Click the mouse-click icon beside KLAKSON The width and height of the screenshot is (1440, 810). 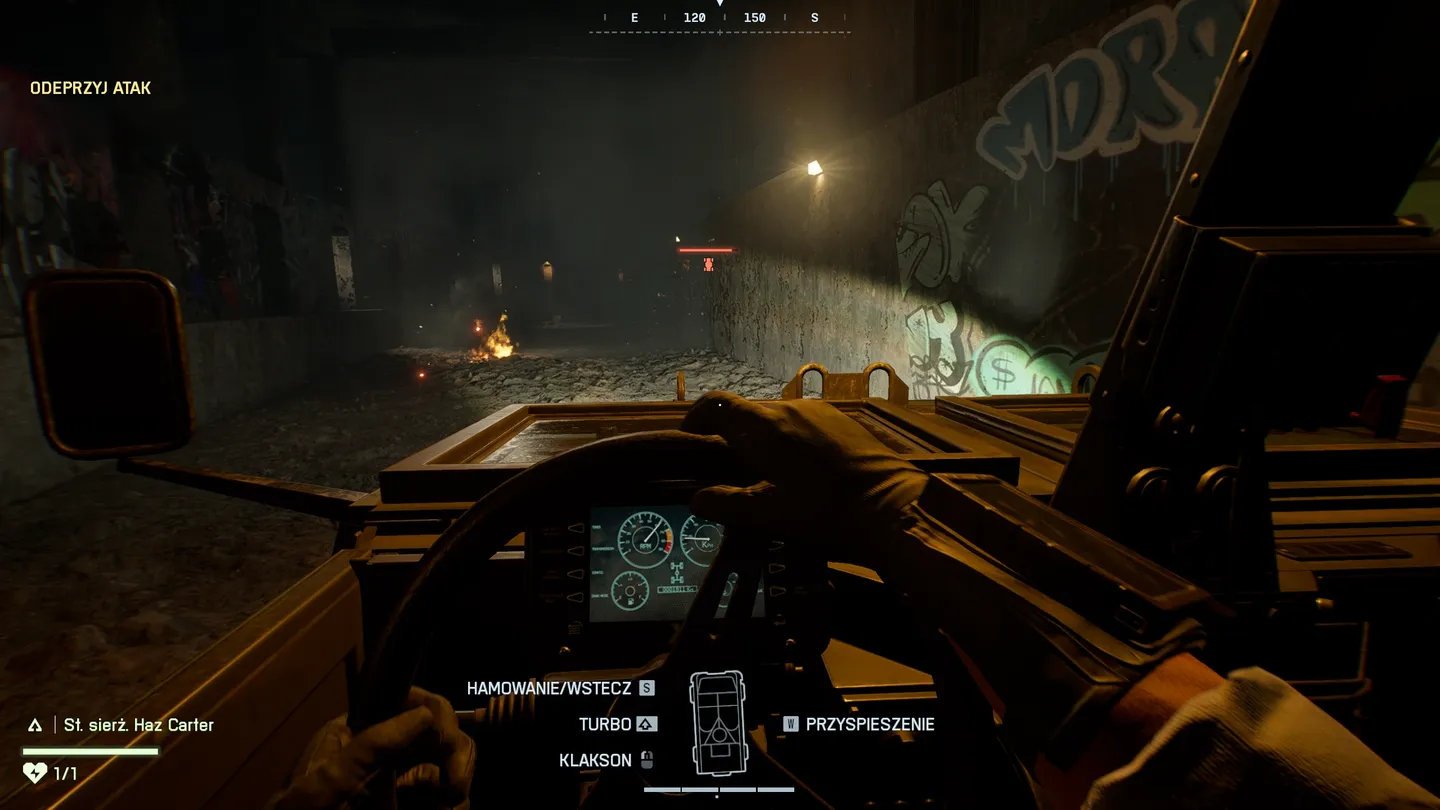click(648, 759)
